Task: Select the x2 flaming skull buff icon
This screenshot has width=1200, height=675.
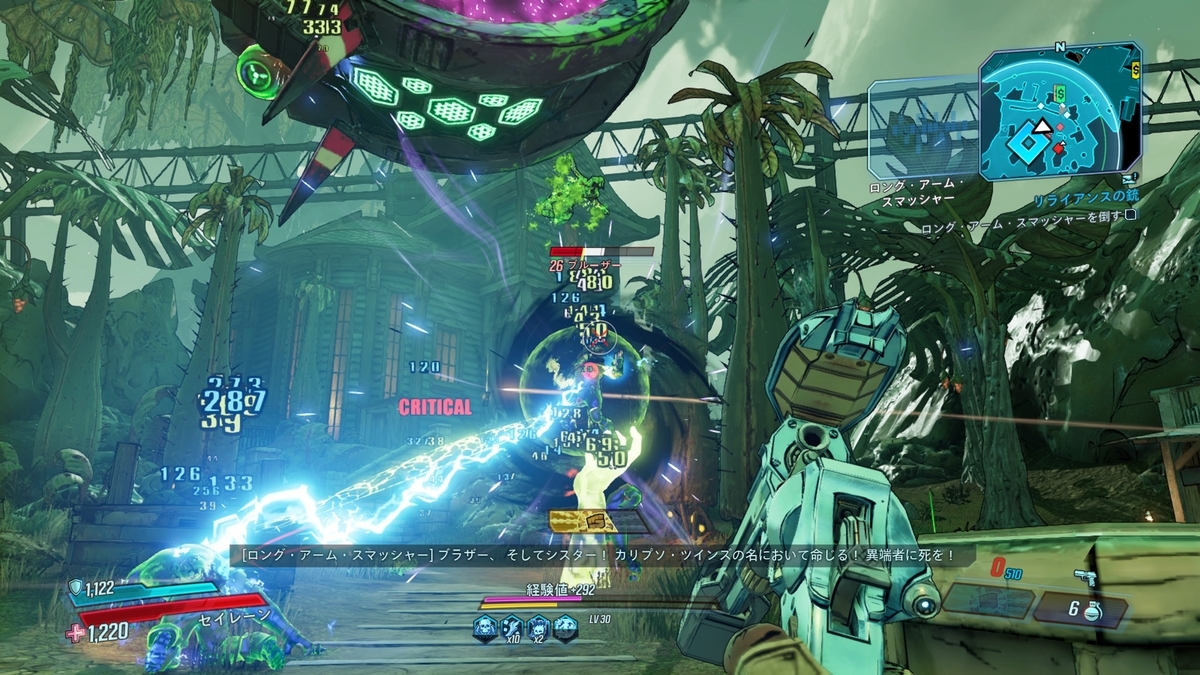Action: tap(538, 628)
